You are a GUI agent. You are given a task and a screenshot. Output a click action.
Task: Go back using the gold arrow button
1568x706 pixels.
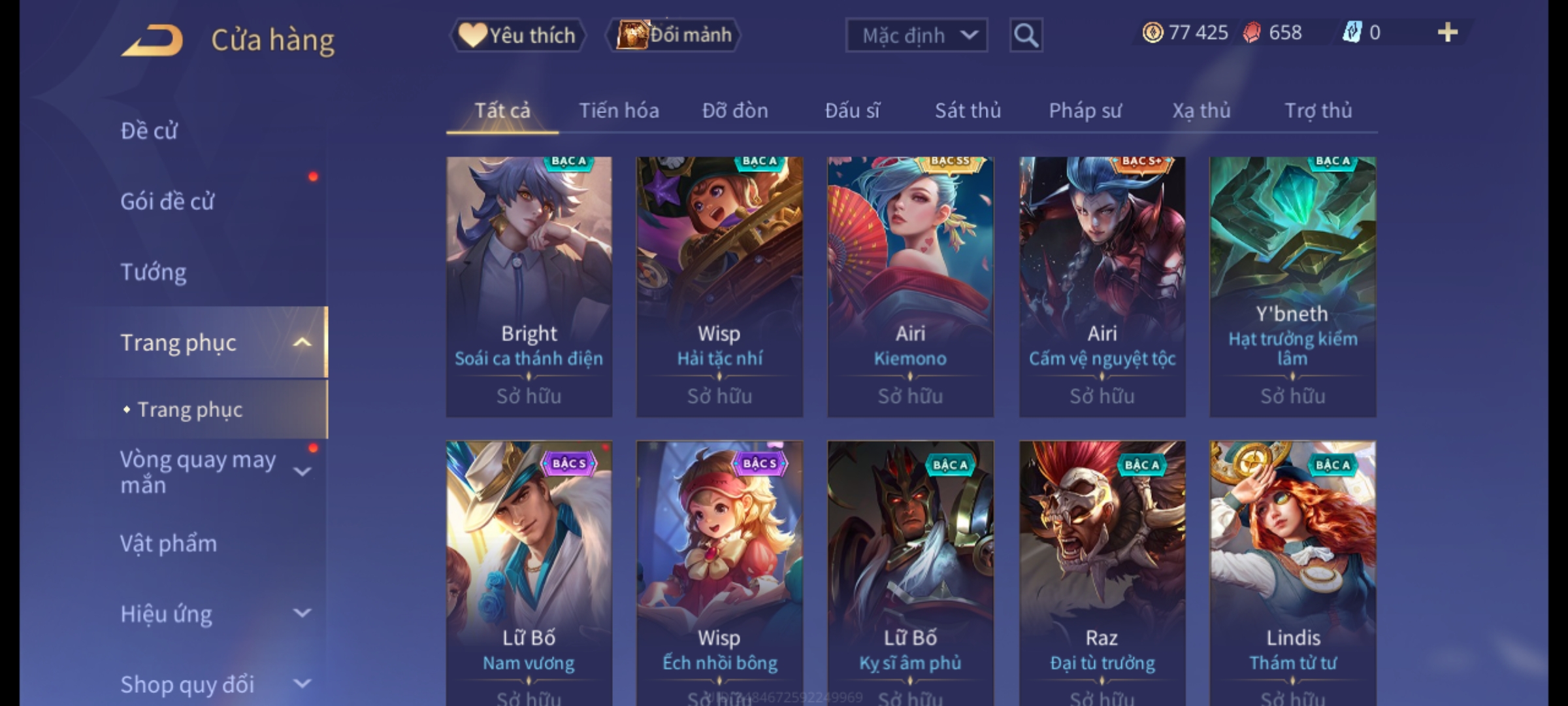click(152, 41)
